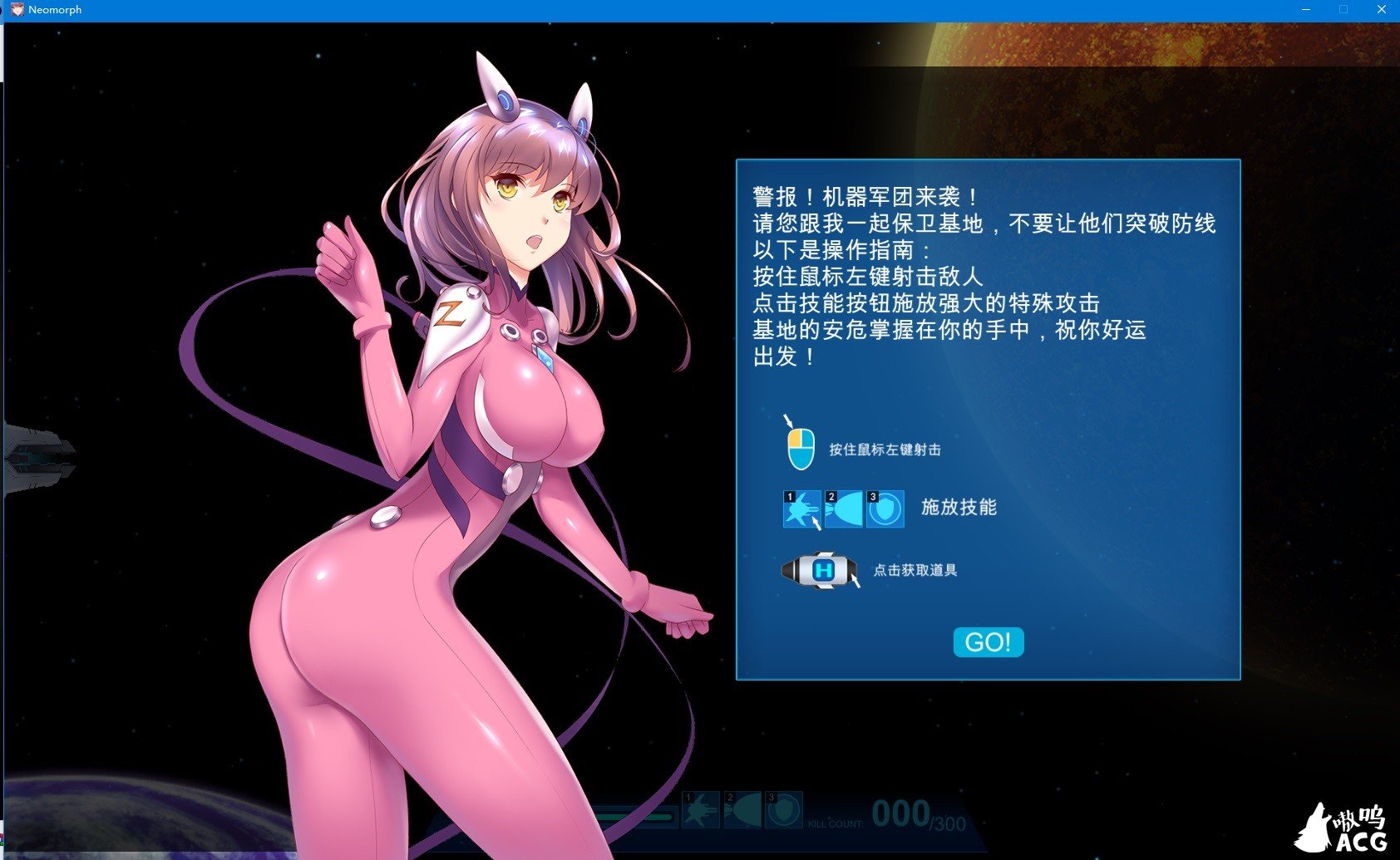Activate skill slot 1 on the bottom HUD

(x=702, y=811)
